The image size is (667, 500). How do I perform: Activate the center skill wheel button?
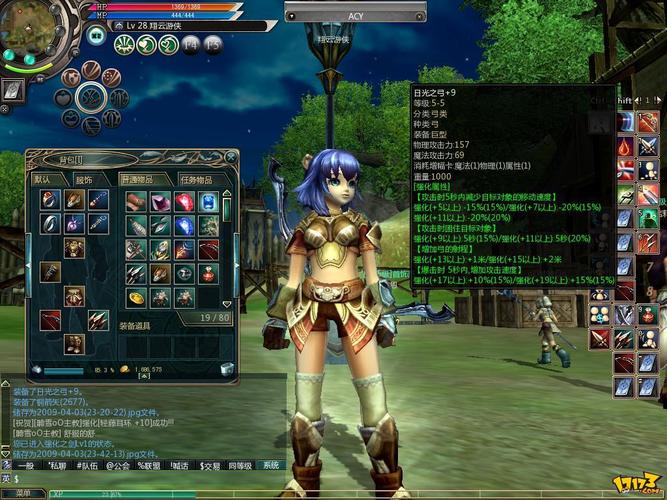tap(91, 97)
